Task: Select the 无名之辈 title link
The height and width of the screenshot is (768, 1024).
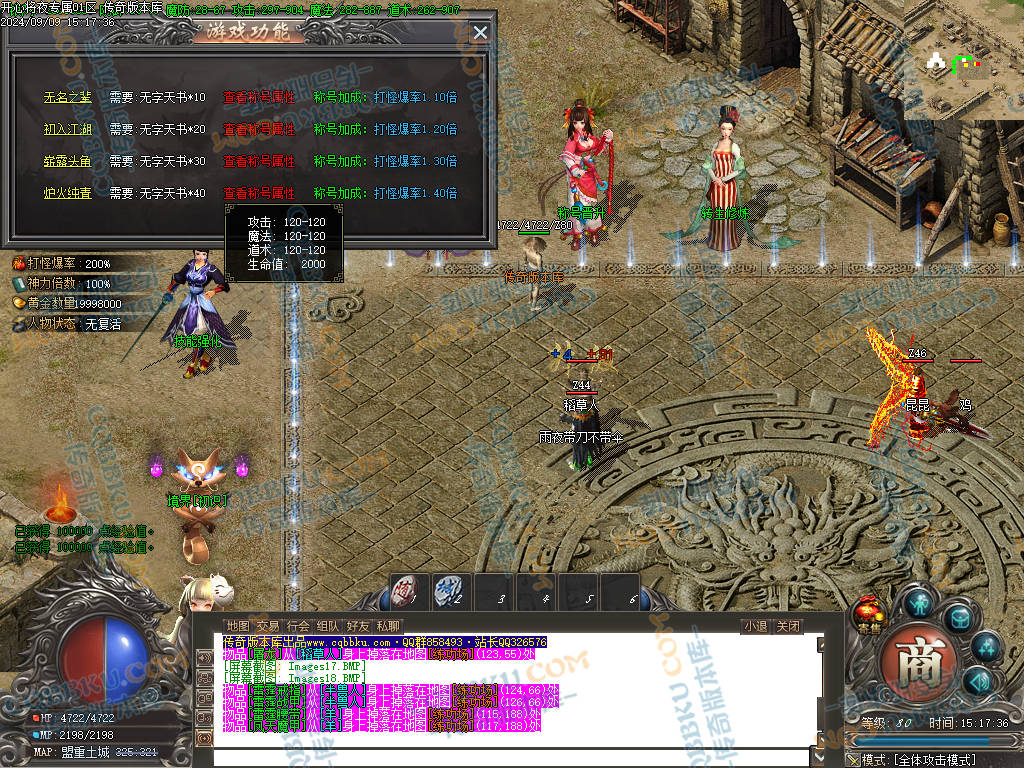Action: pos(67,98)
